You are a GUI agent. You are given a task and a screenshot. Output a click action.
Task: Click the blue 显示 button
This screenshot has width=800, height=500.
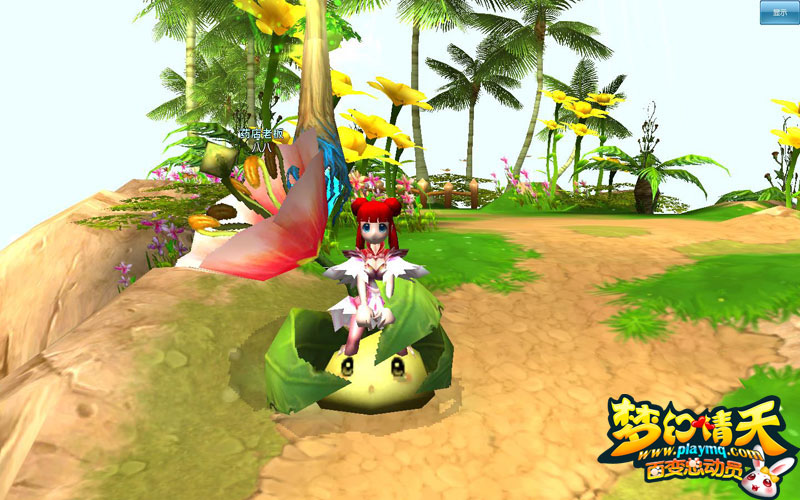(x=779, y=12)
